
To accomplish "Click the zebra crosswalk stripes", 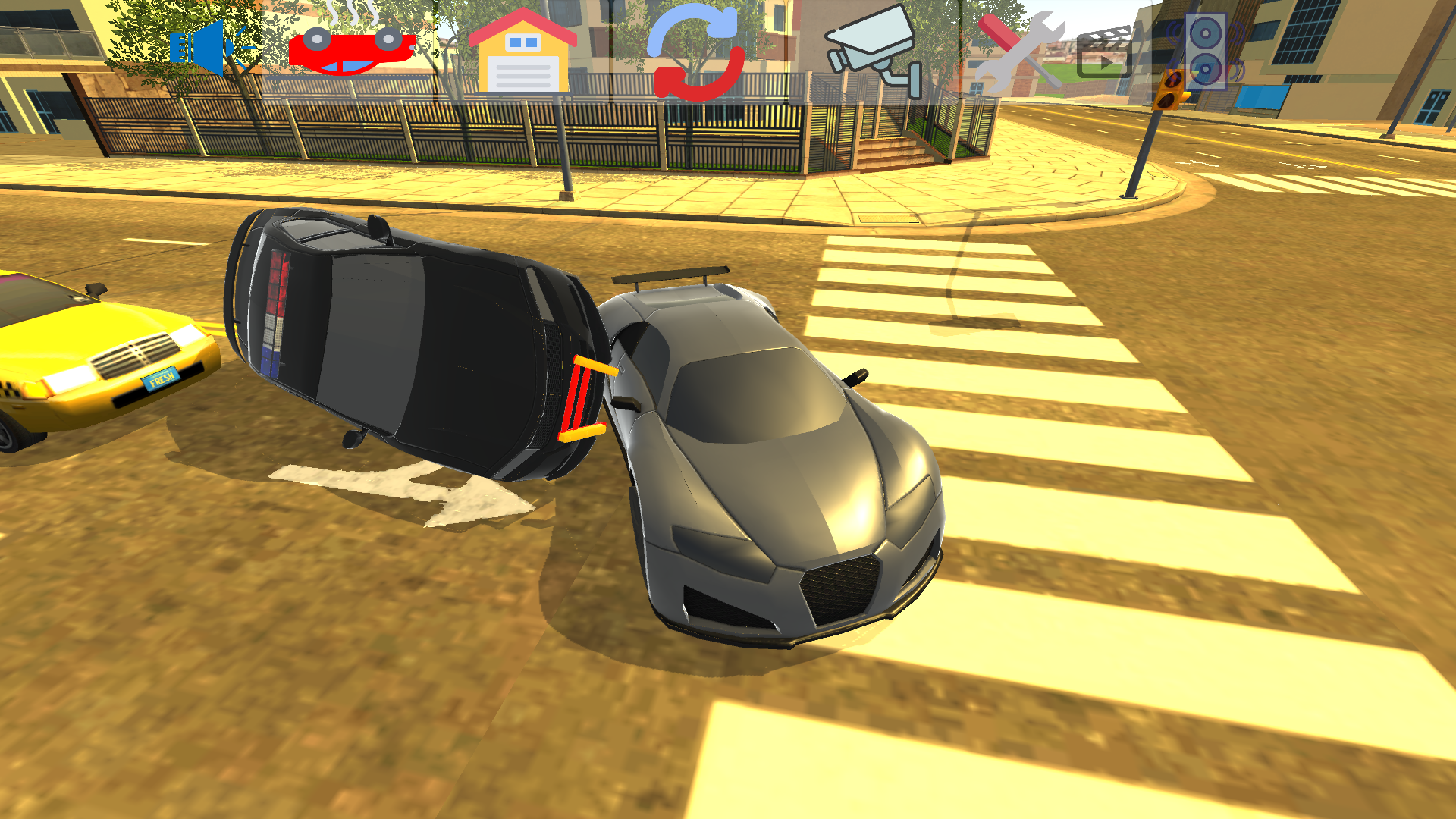I will click(1100, 417).
